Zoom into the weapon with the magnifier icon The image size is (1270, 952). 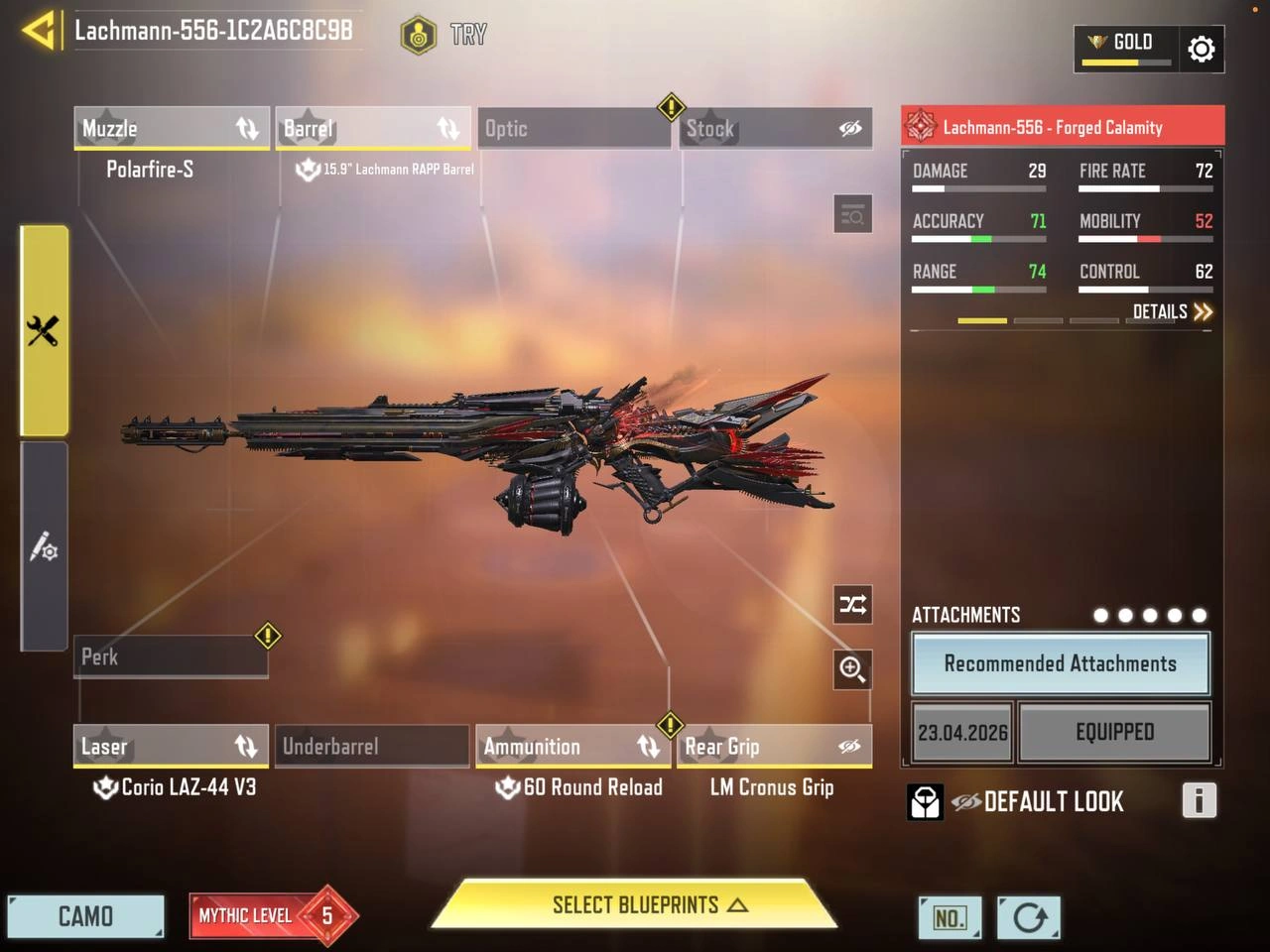coord(852,670)
